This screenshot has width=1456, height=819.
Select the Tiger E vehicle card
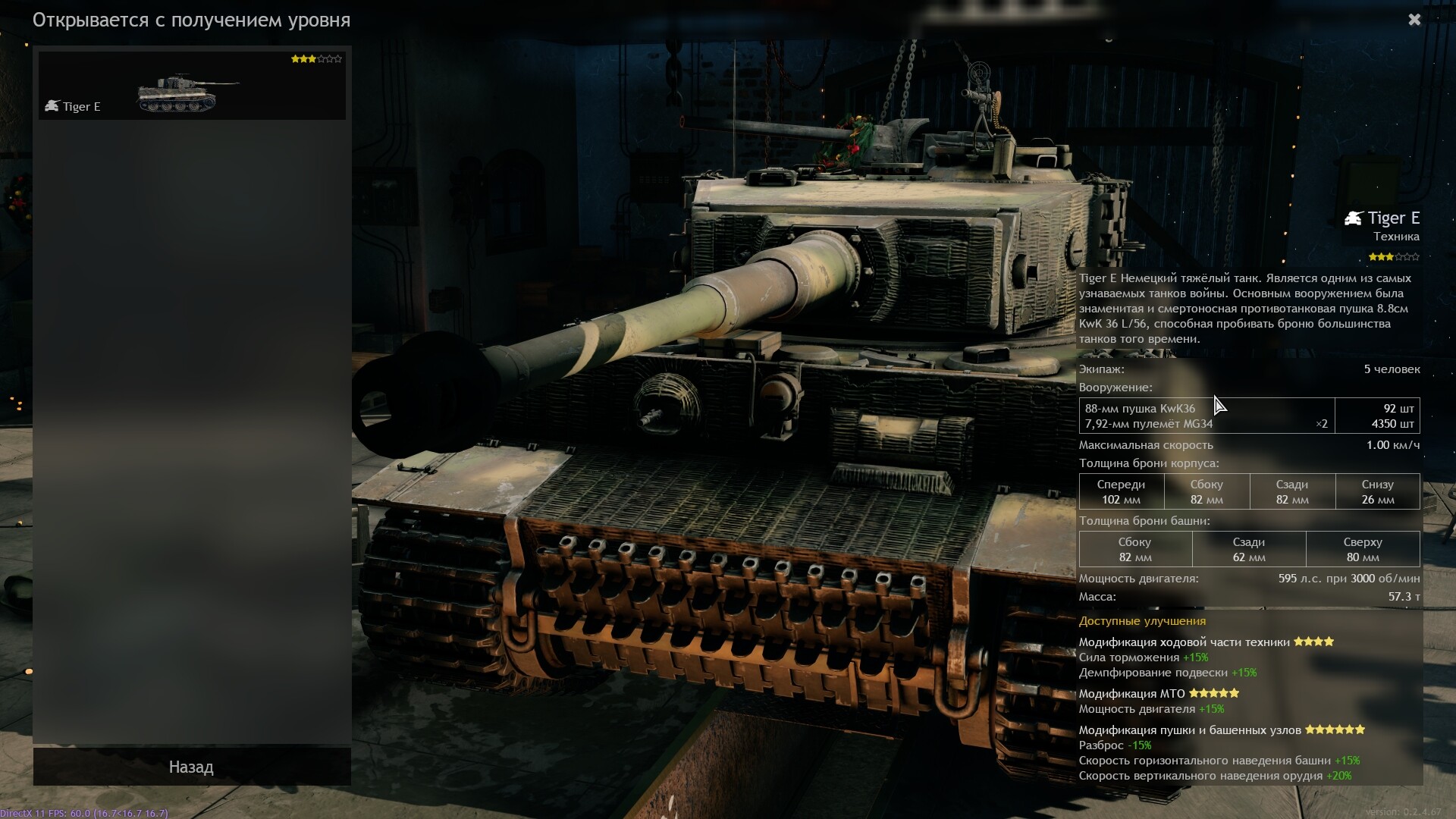pyautogui.click(x=192, y=86)
